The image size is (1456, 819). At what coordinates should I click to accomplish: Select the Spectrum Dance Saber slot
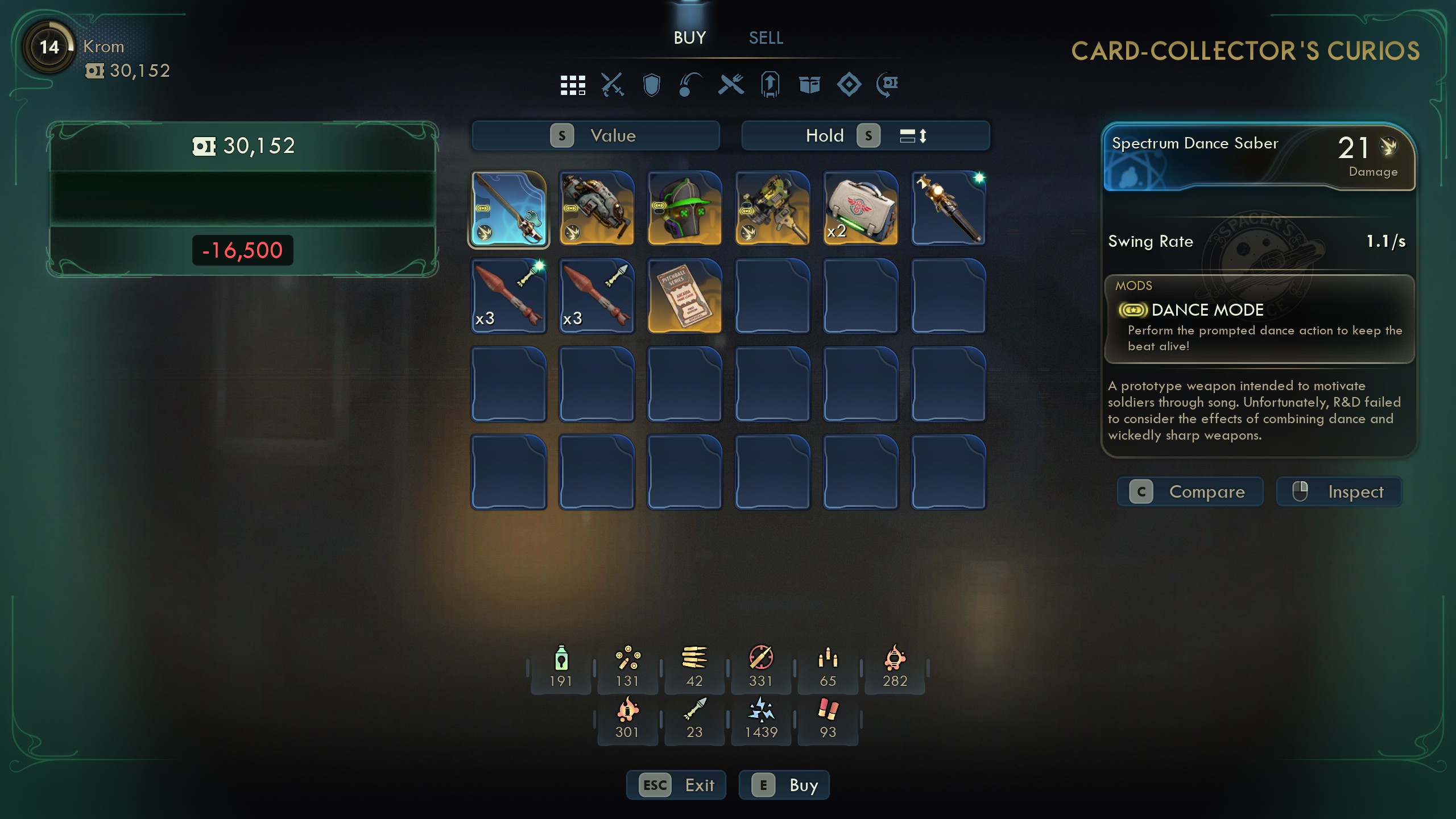point(508,209)
